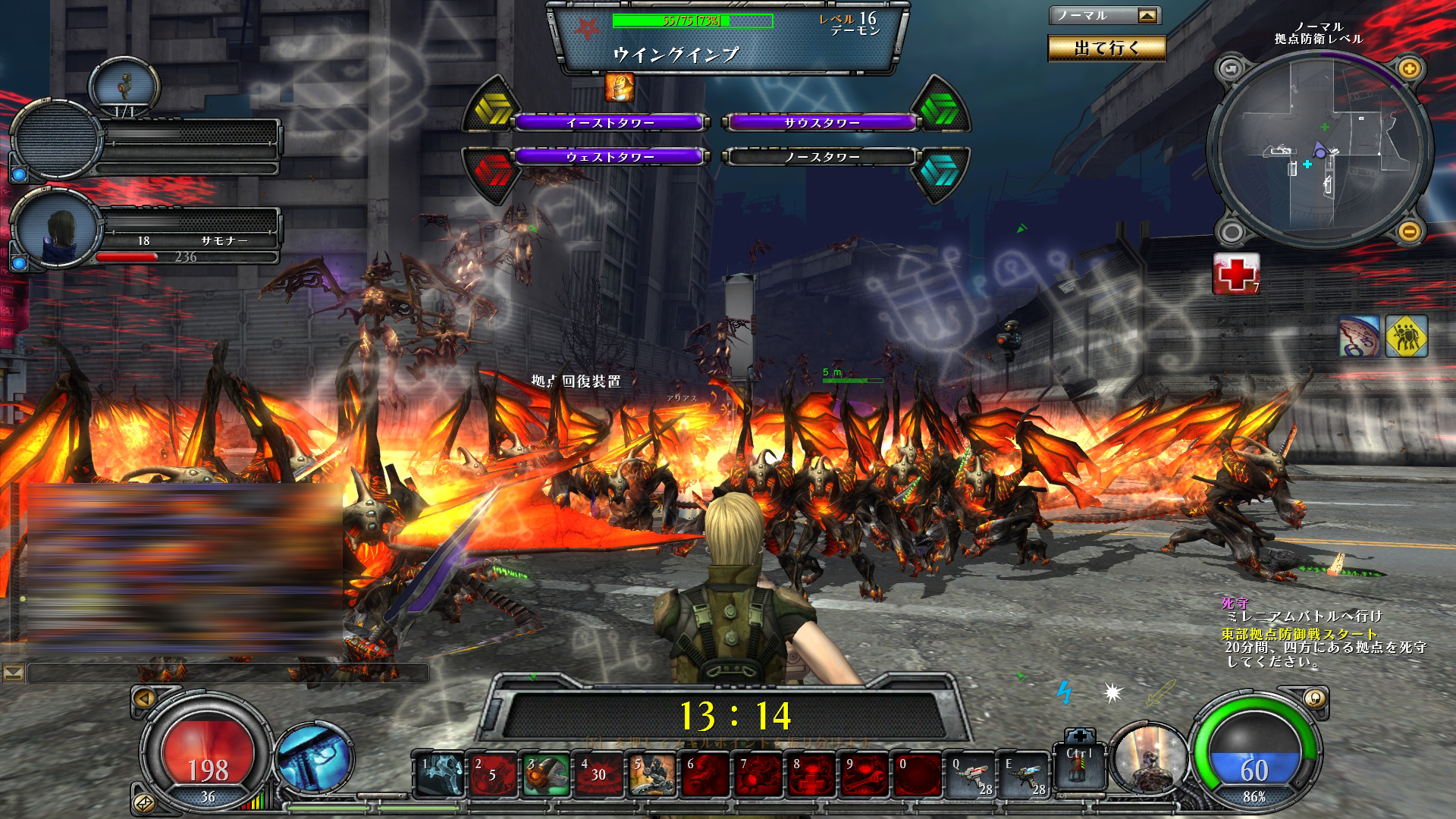Image resolution: width=1456 pixels, height=819 pixels.
Task: Open the ノーマル difficulty dropdown
Action: click(1148, 16)
